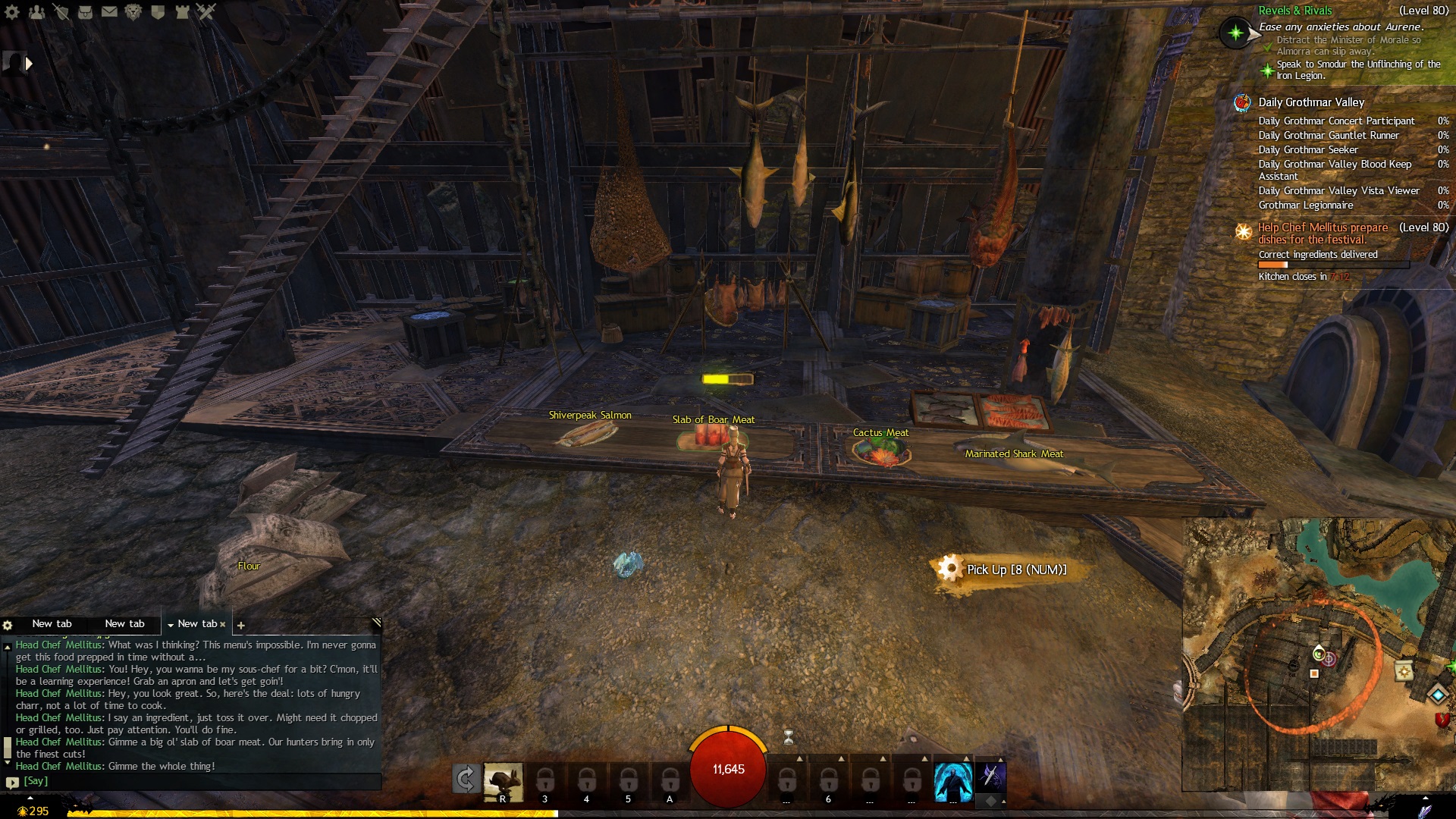Select the Revels & Rivals story objective

[x=1295, y=11]
